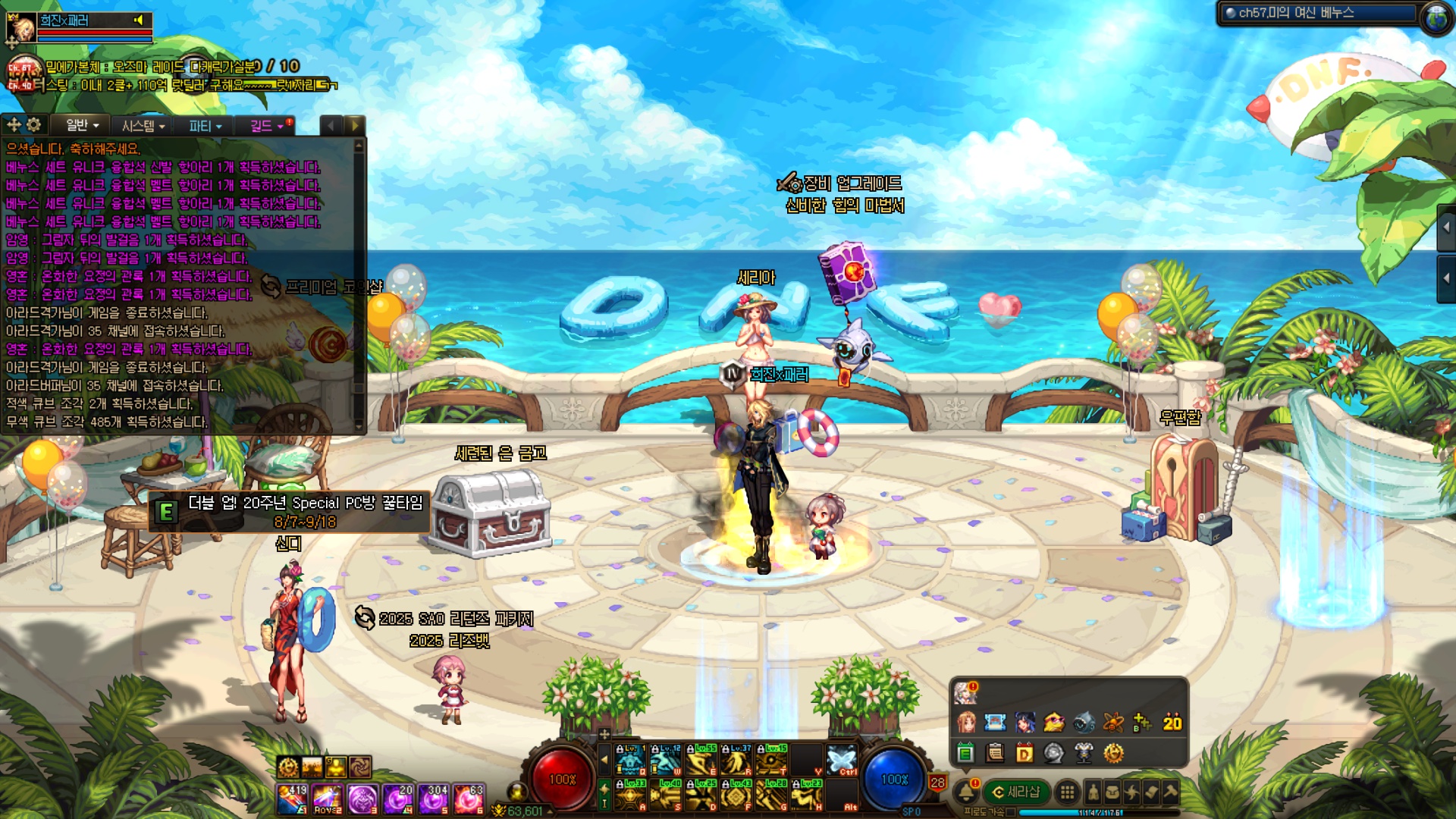Use the potion in quick slot 1
Viewport: 1456px width, 819px height.
[292, 799]
